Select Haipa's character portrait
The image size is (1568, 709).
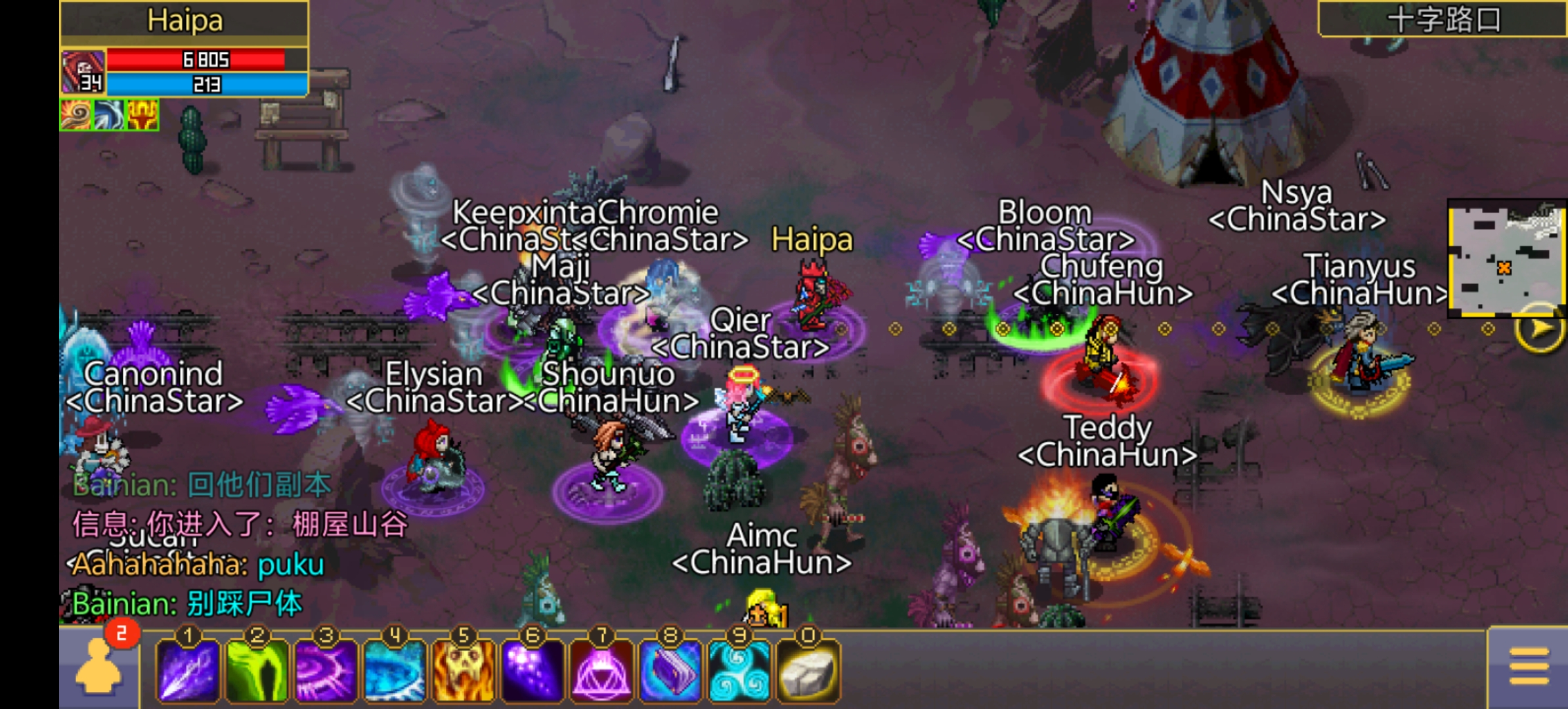coord(83,72)
